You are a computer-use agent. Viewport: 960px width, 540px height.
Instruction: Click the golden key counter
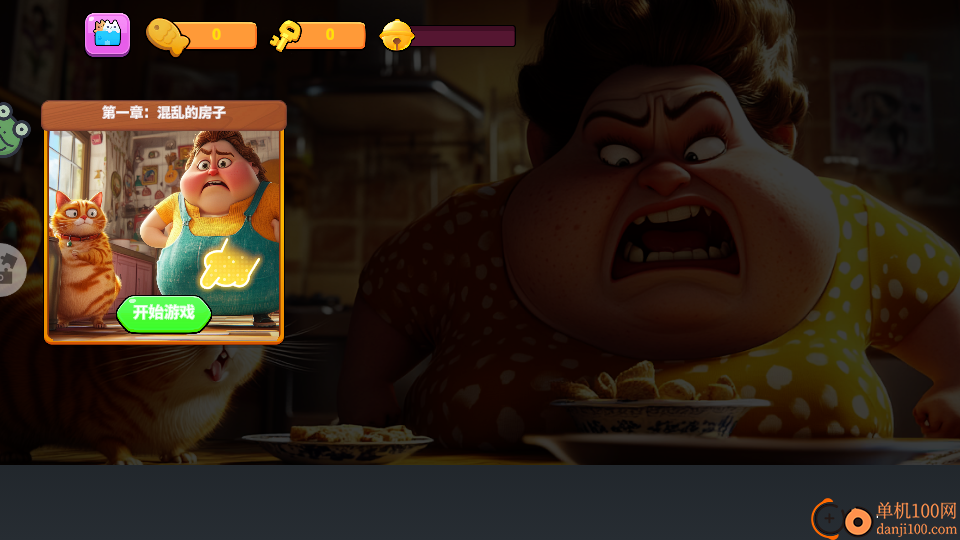(x=318, y=36)
